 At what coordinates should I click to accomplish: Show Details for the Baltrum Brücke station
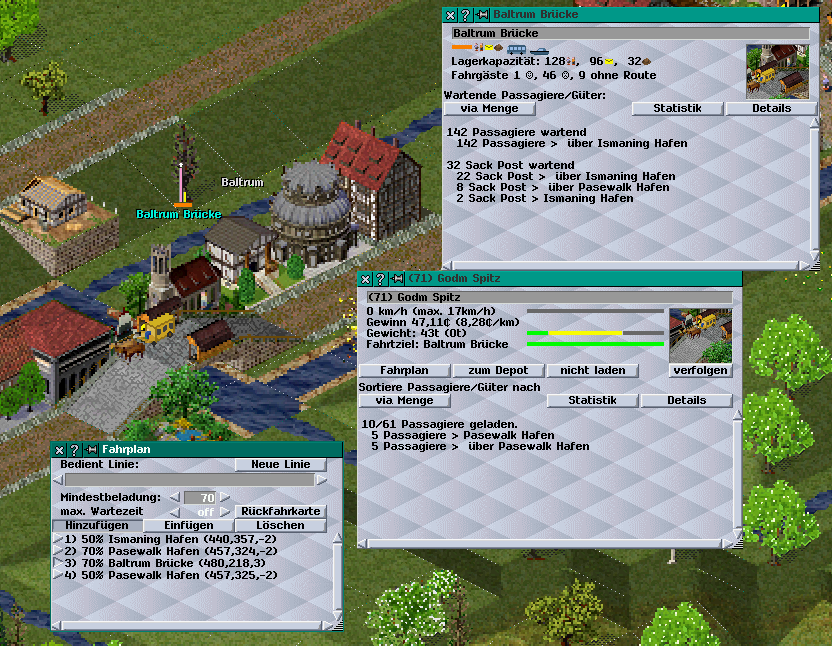(771, 108)
